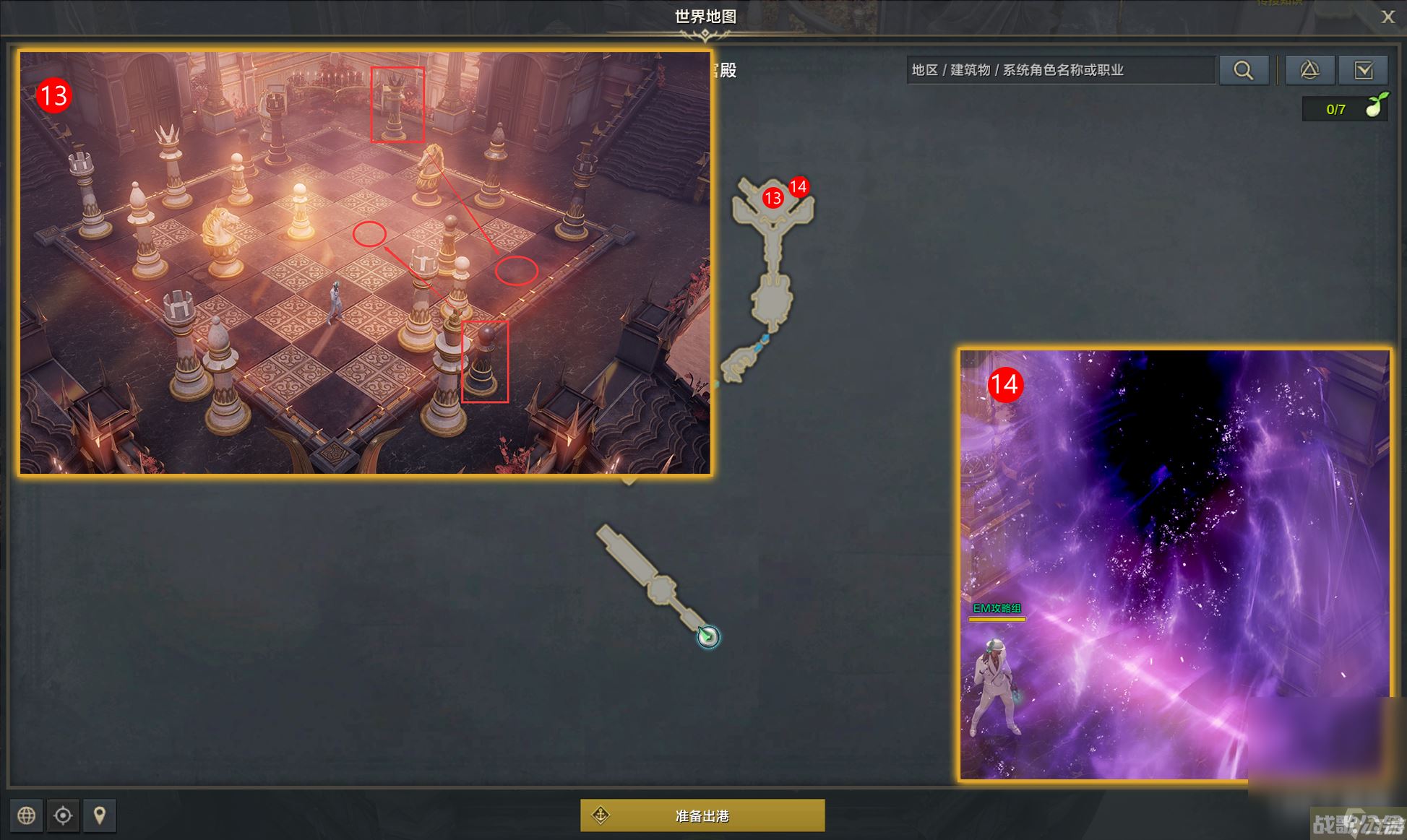Viewport: 1407px width, 840px height.
Task: Toggle the checkmark button beside search
Action: [1363, 70]
